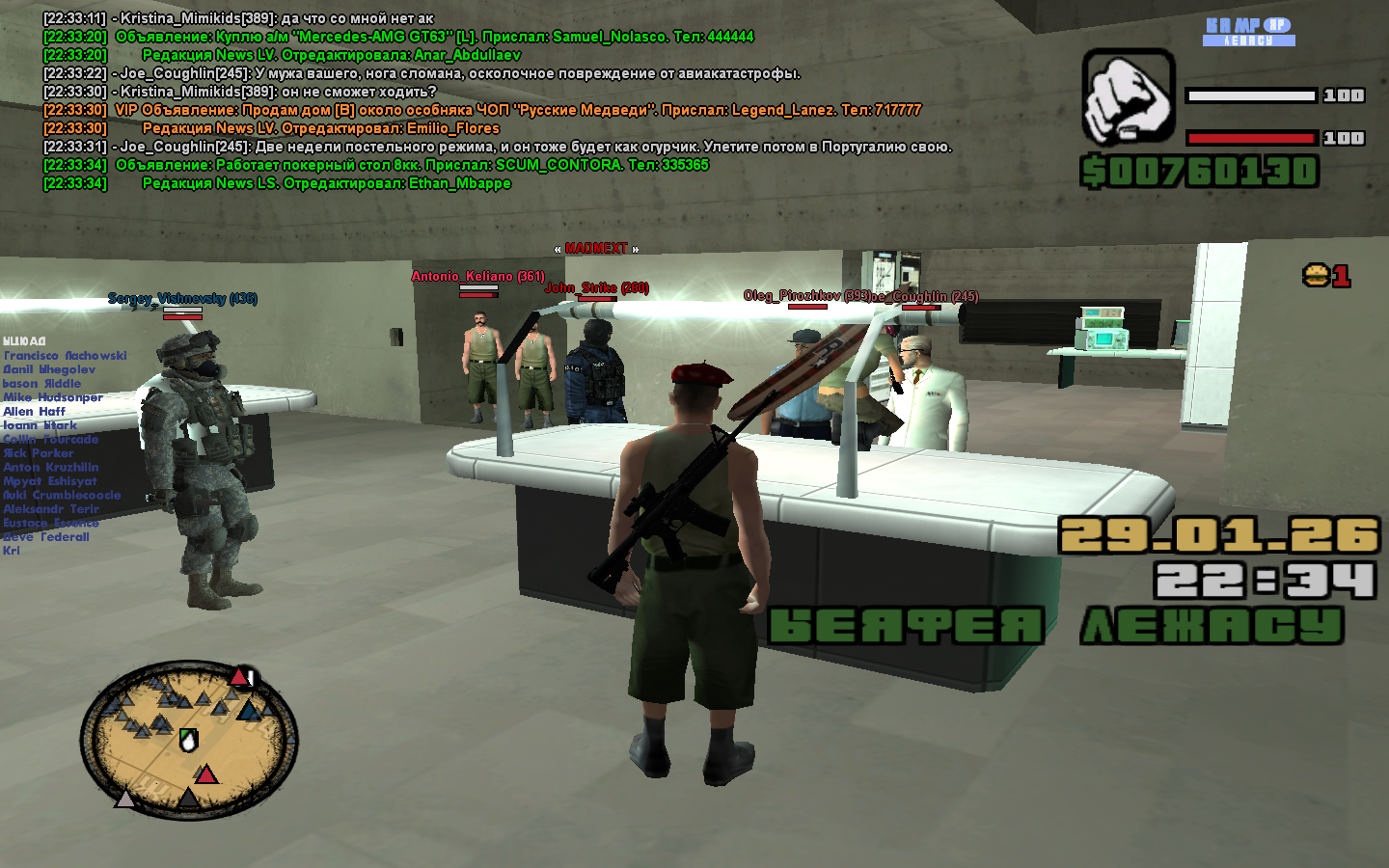Select the red triangle marker on the minimap
Viewport: 1389px width, 868px height.
(x=206, y=773)
